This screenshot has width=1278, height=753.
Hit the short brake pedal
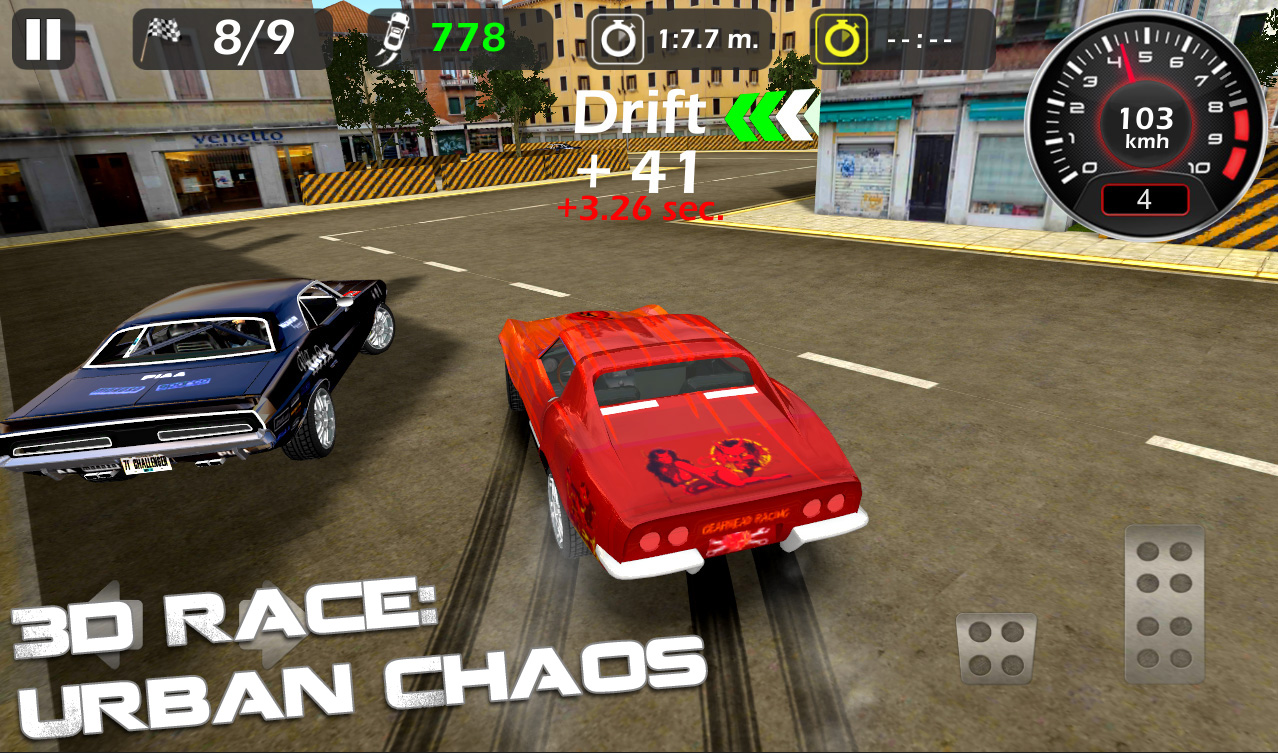[x=996, y=648]
